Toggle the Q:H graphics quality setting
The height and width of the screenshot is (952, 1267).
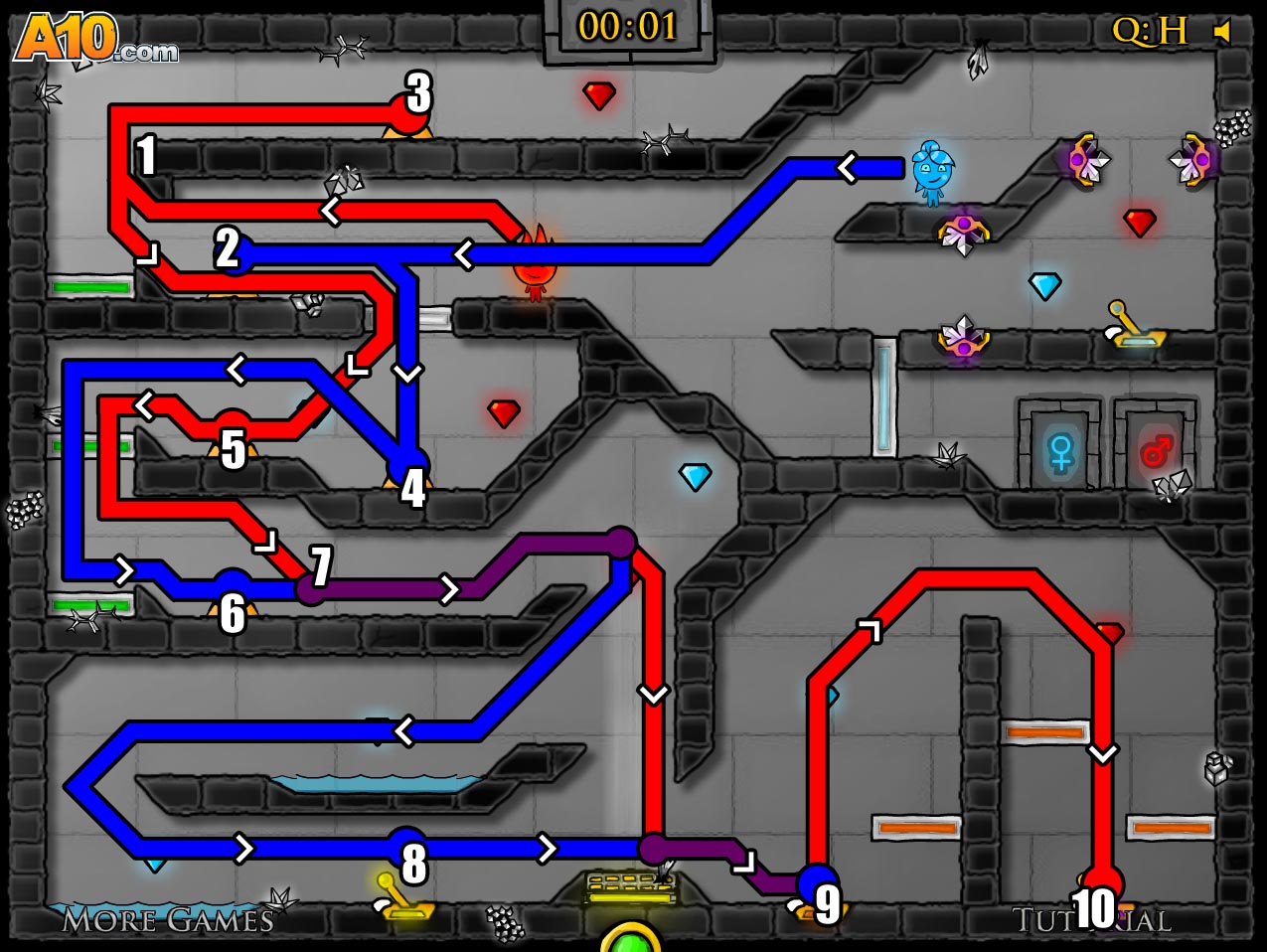1149,31
